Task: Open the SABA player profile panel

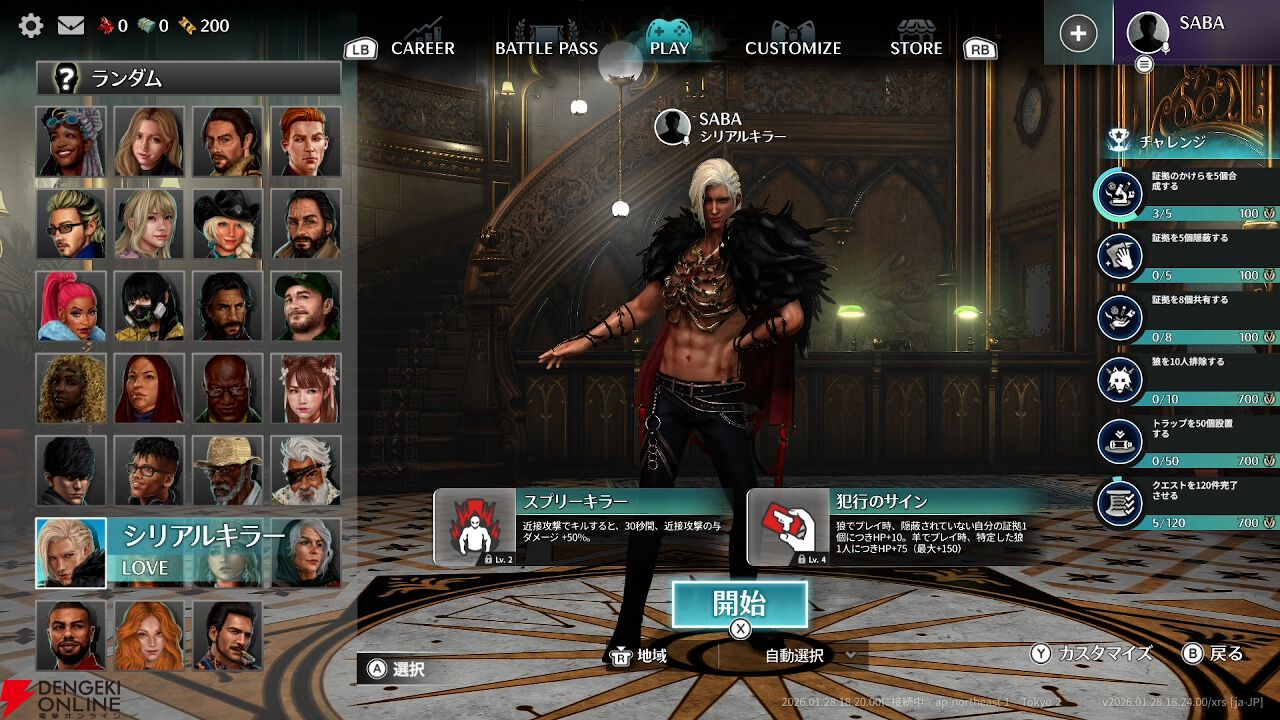Action: point(1196,33)
